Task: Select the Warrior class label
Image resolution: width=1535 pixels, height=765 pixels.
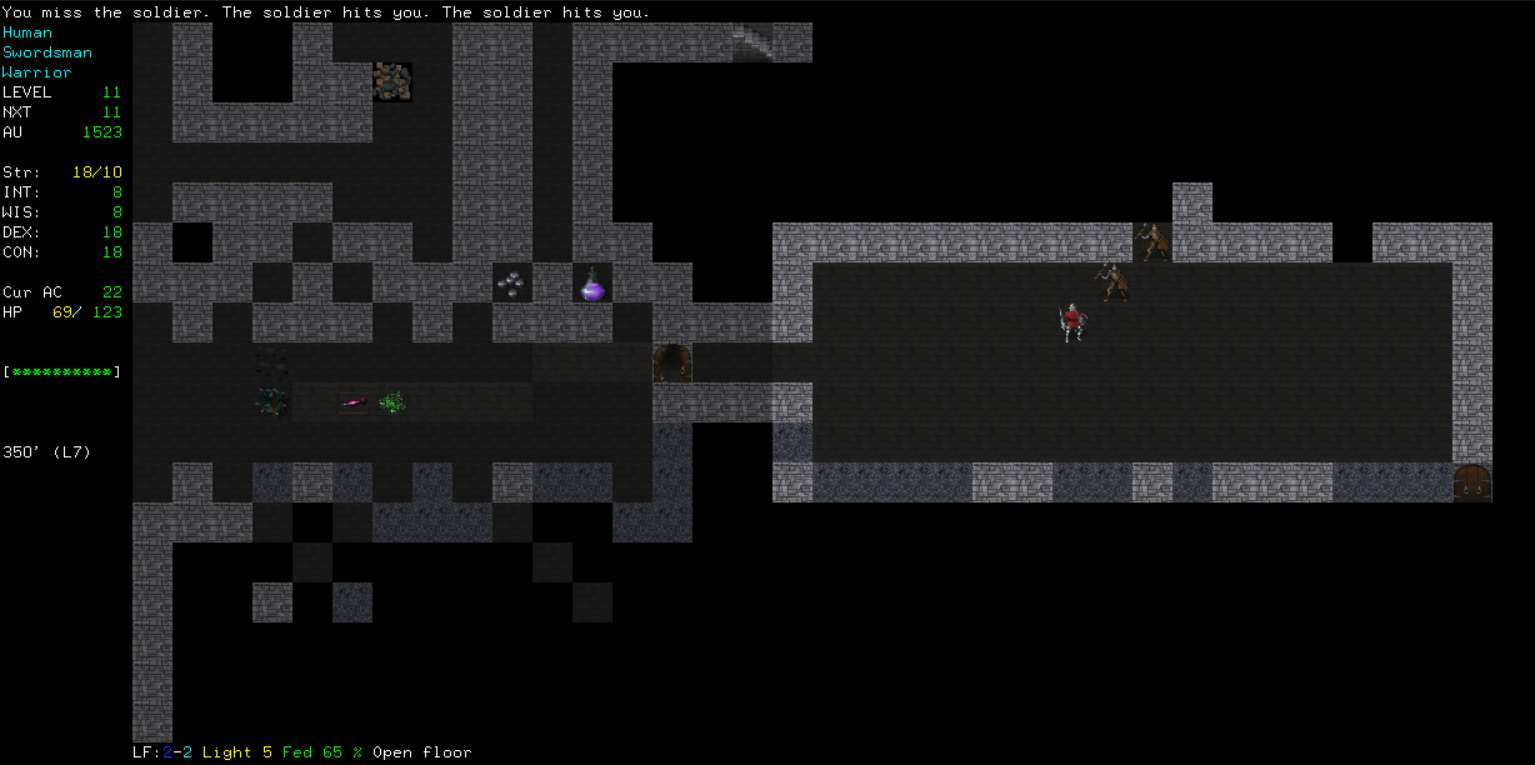Action: (x=37, y=72)
